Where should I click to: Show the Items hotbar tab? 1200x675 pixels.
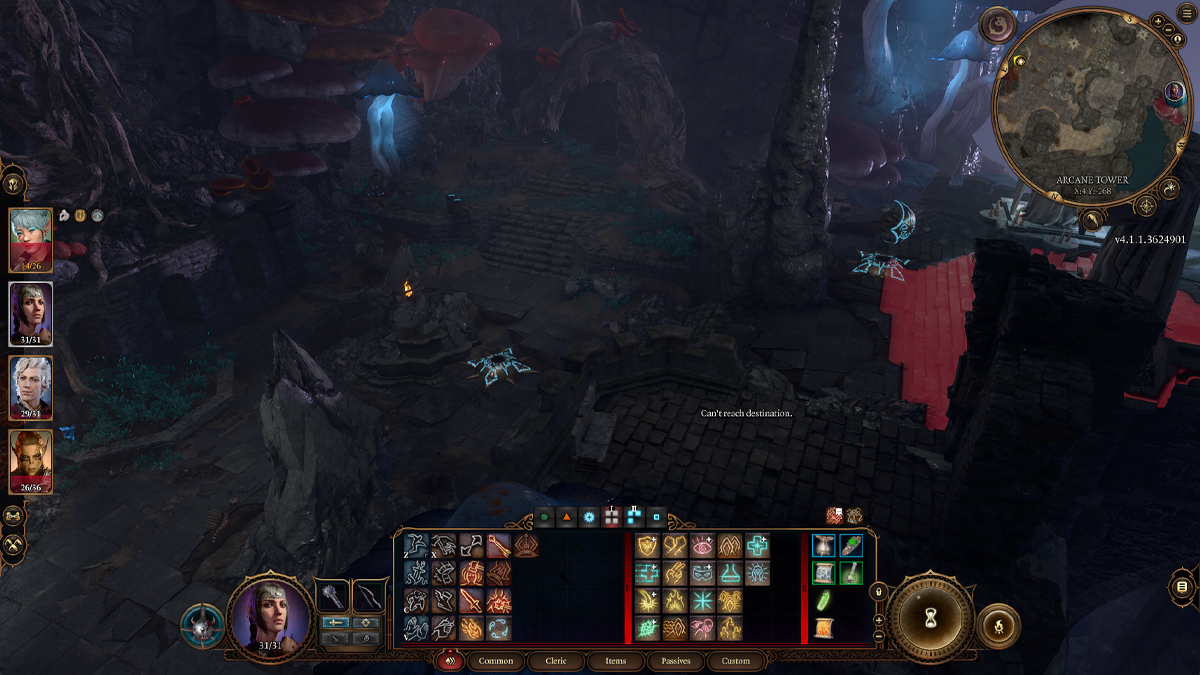[615, 661]
